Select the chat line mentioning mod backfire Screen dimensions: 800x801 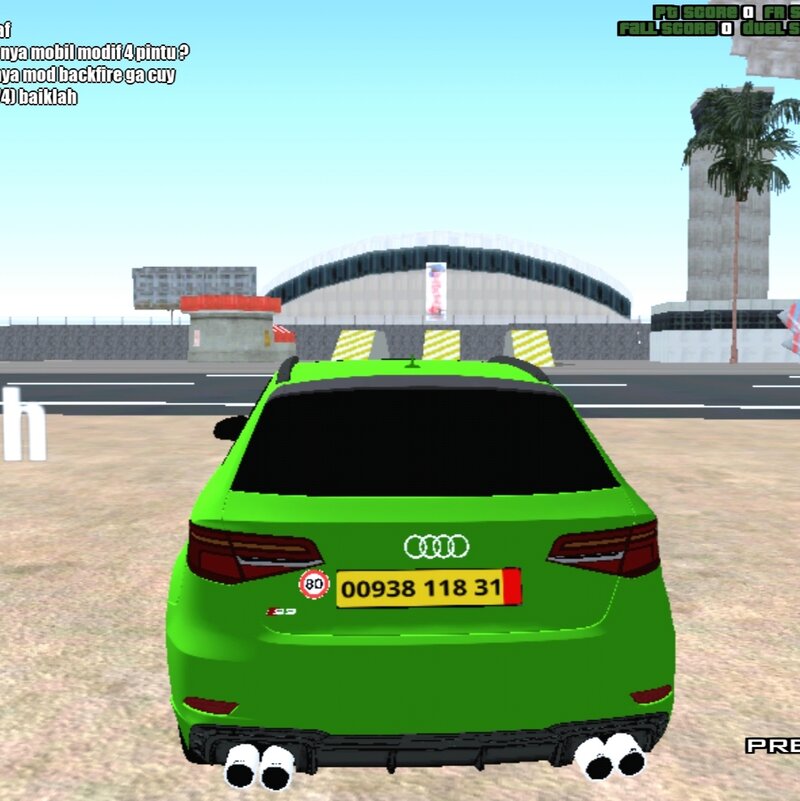(94, 74)
